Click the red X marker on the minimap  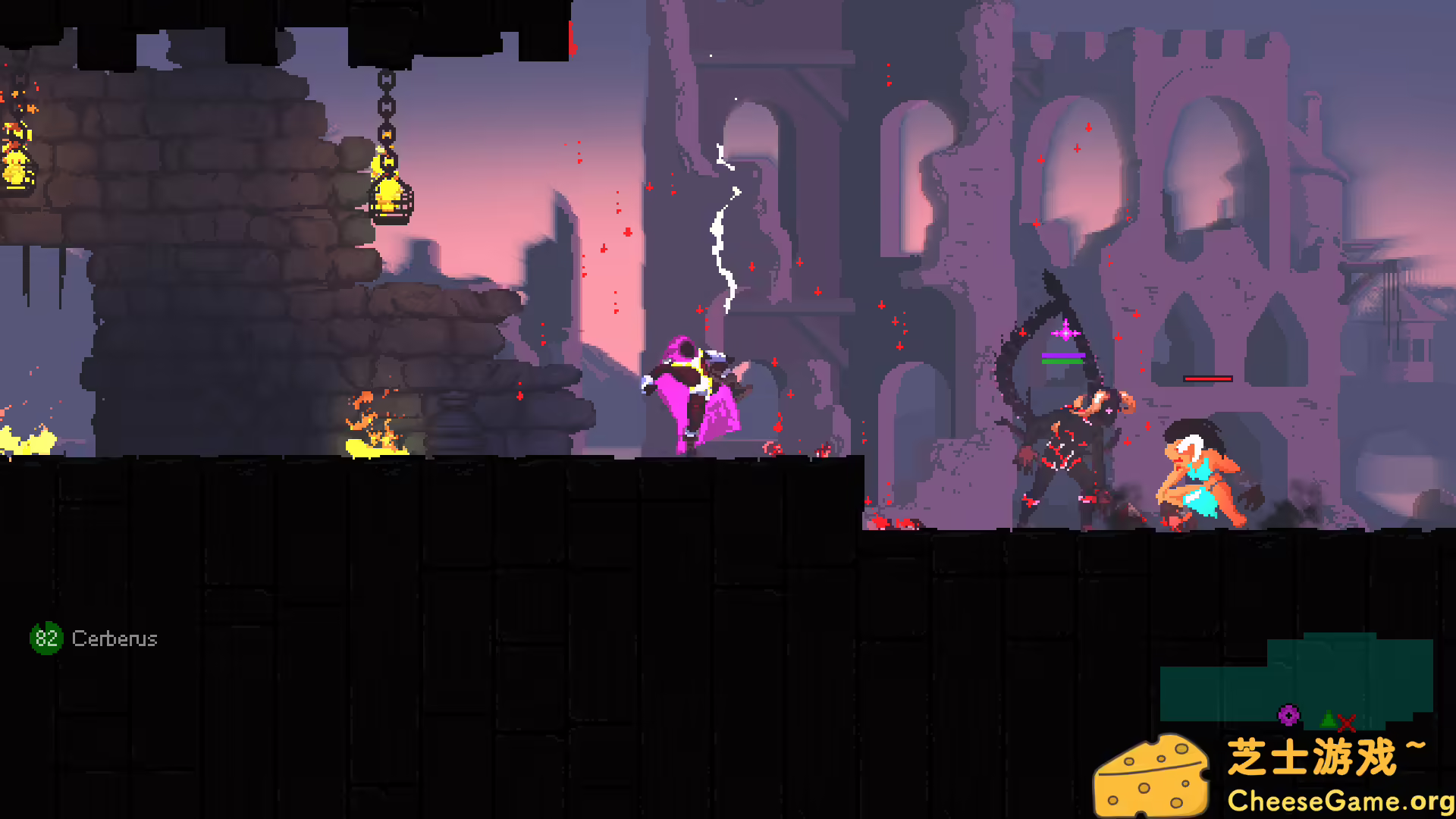click(x=1347, y=724)
